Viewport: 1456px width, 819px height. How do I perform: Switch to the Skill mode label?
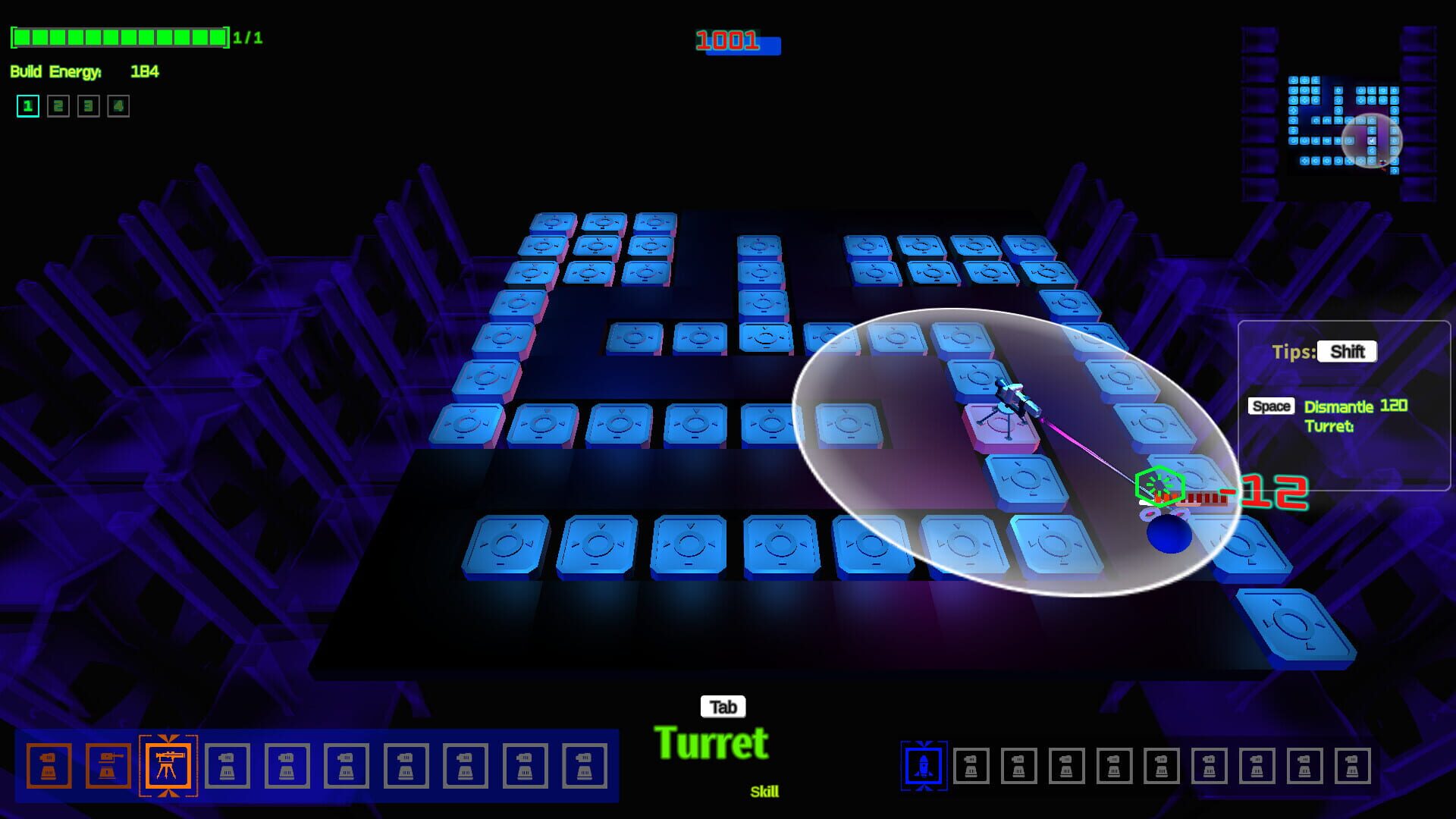point(766,792)
